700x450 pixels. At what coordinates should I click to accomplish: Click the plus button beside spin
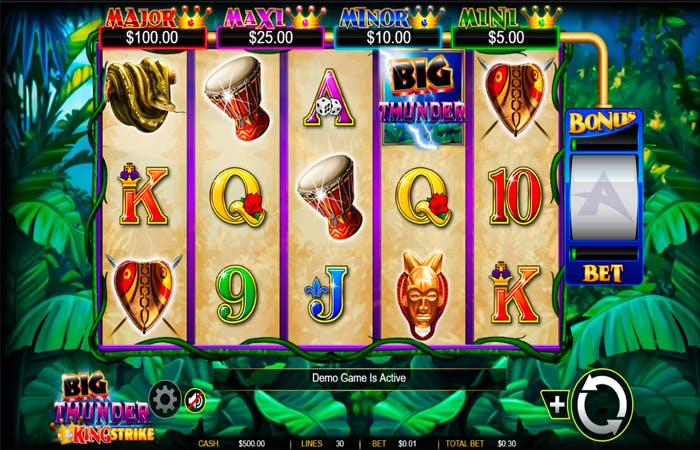[556, 404]
